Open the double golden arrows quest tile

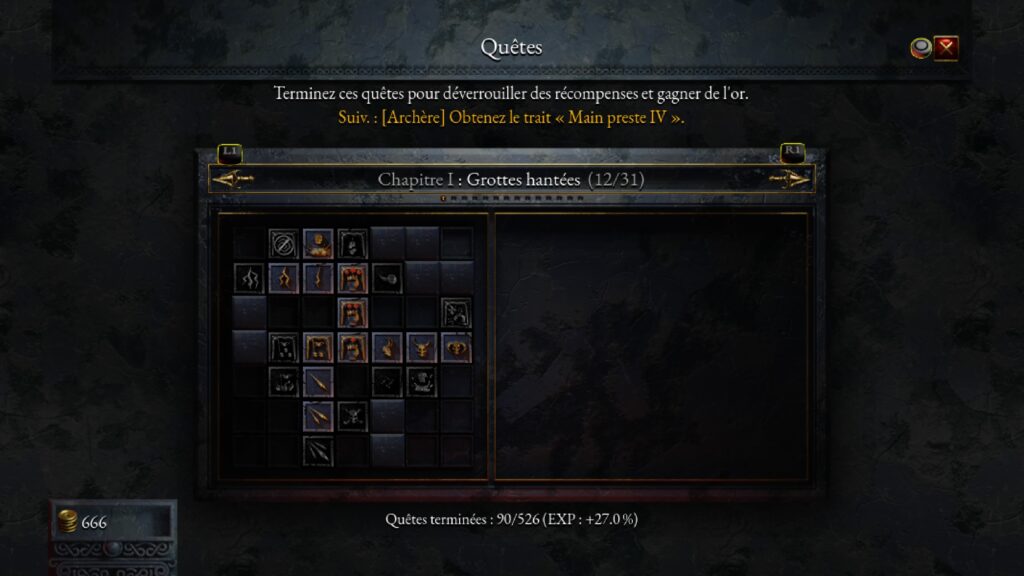(318, 415)
